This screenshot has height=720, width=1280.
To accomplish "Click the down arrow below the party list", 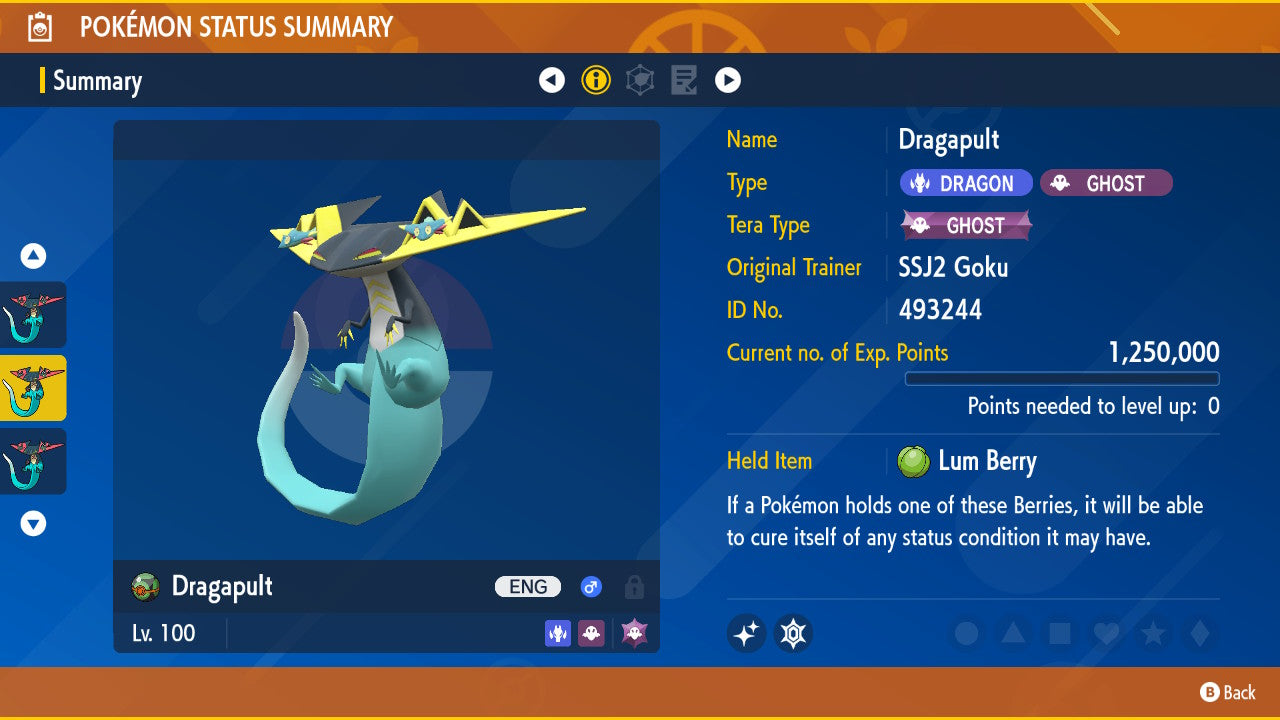I will tap(34, 523).
